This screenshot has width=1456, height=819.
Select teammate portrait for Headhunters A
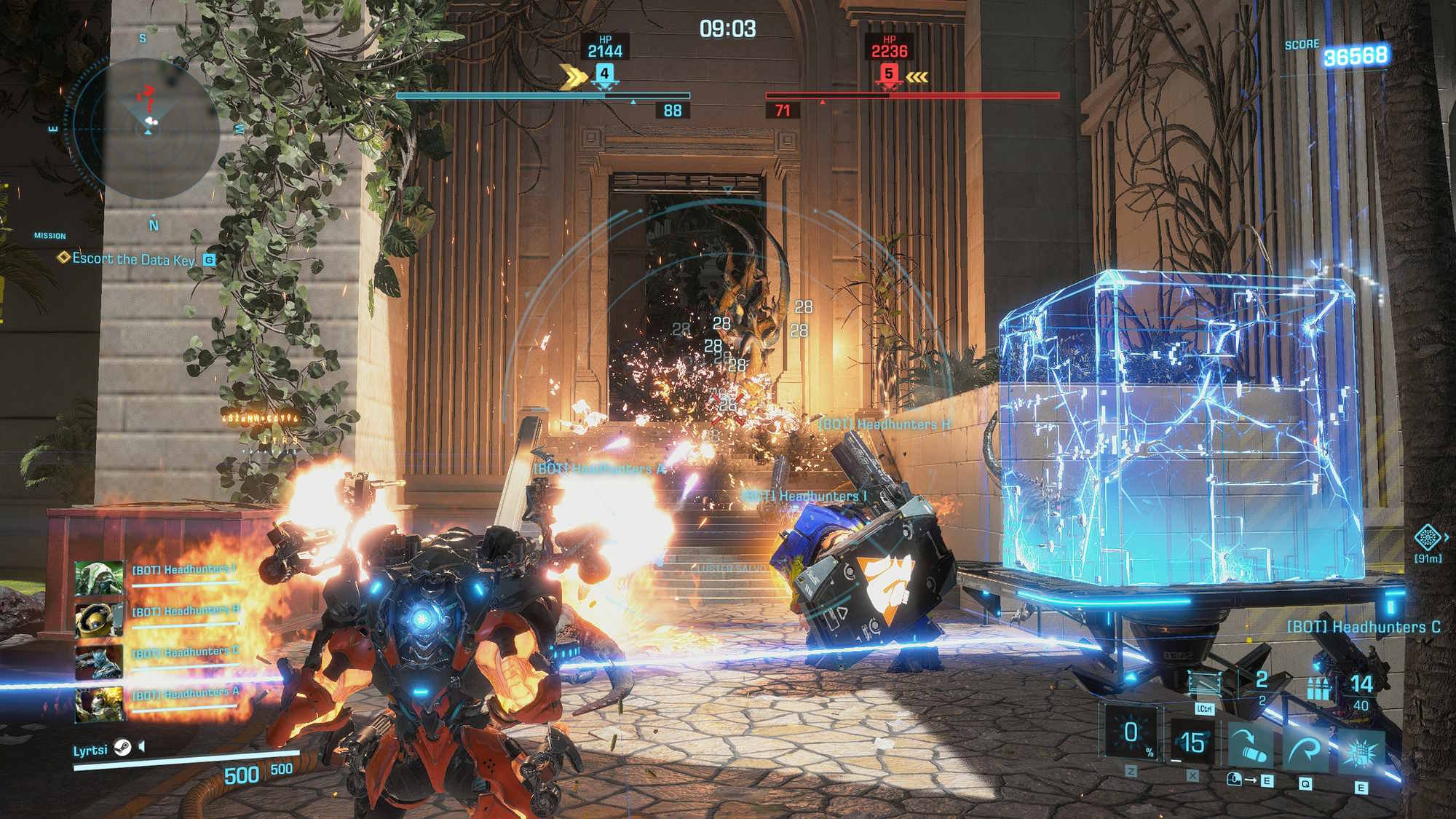pyautogui.click(x=99, y=703)
